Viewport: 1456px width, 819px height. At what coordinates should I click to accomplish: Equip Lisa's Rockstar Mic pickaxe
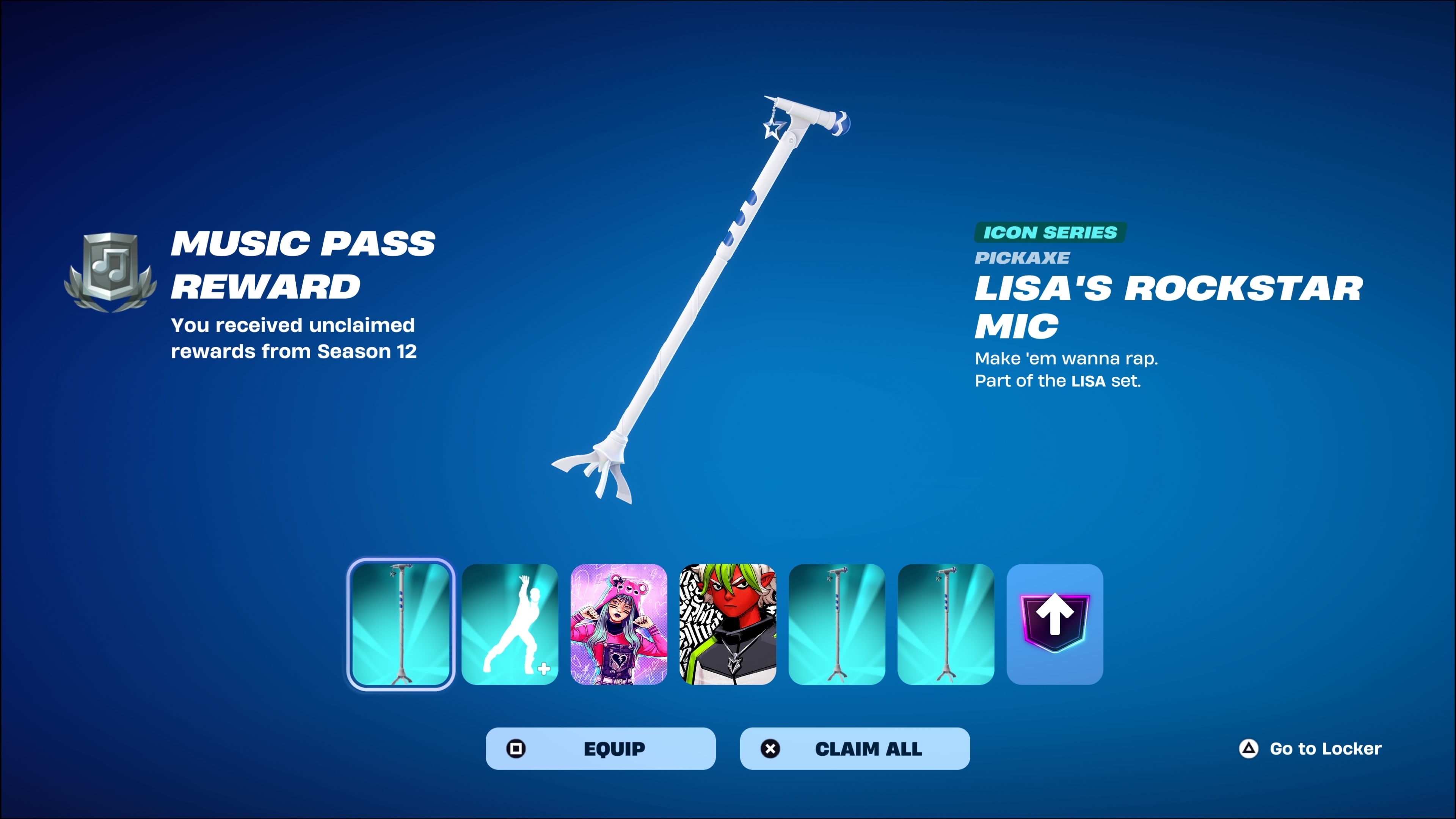(x=600, y=748)
